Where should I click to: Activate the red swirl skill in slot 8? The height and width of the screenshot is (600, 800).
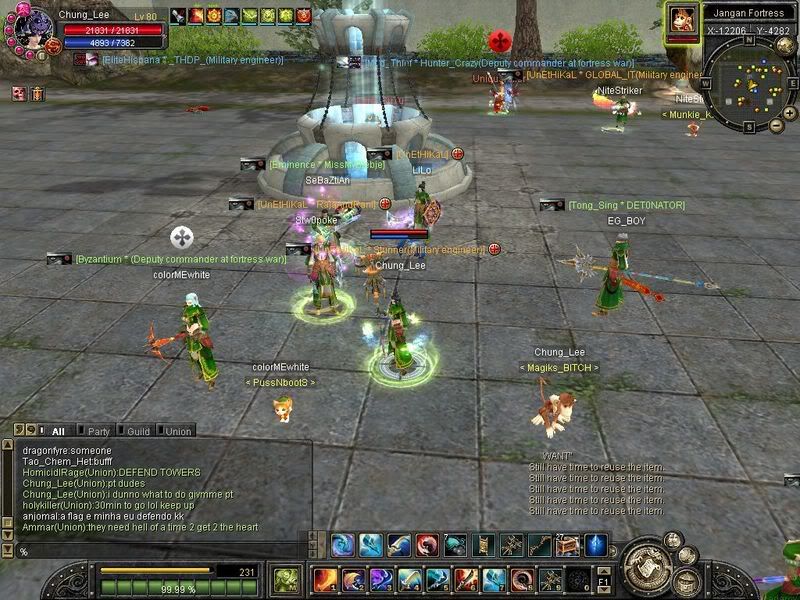pos(523,579)
